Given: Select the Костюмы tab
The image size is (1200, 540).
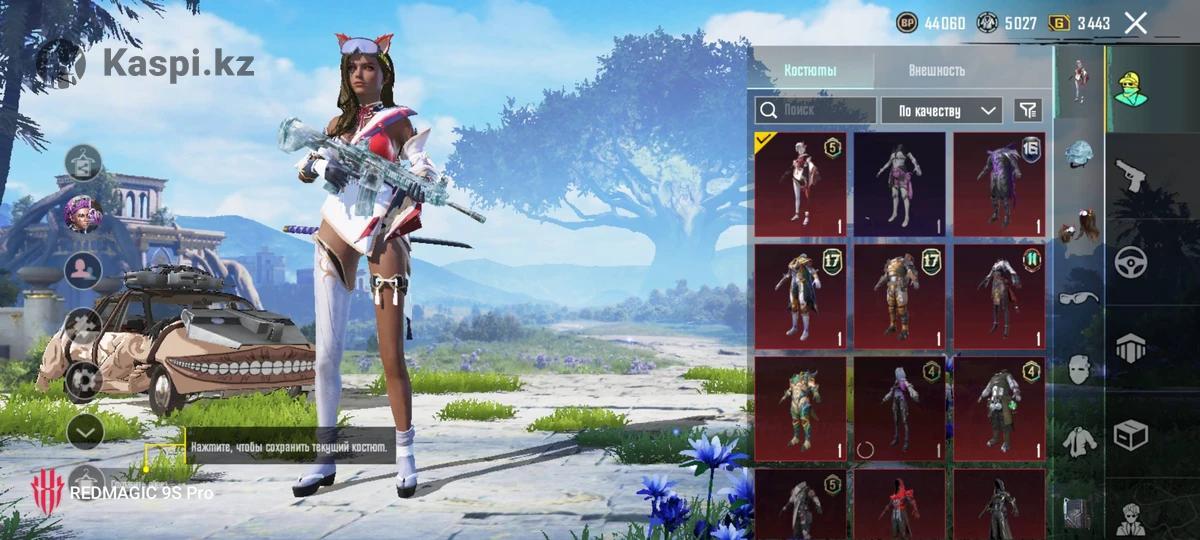Looking at the screenshot, I should (x=810, y=71).
